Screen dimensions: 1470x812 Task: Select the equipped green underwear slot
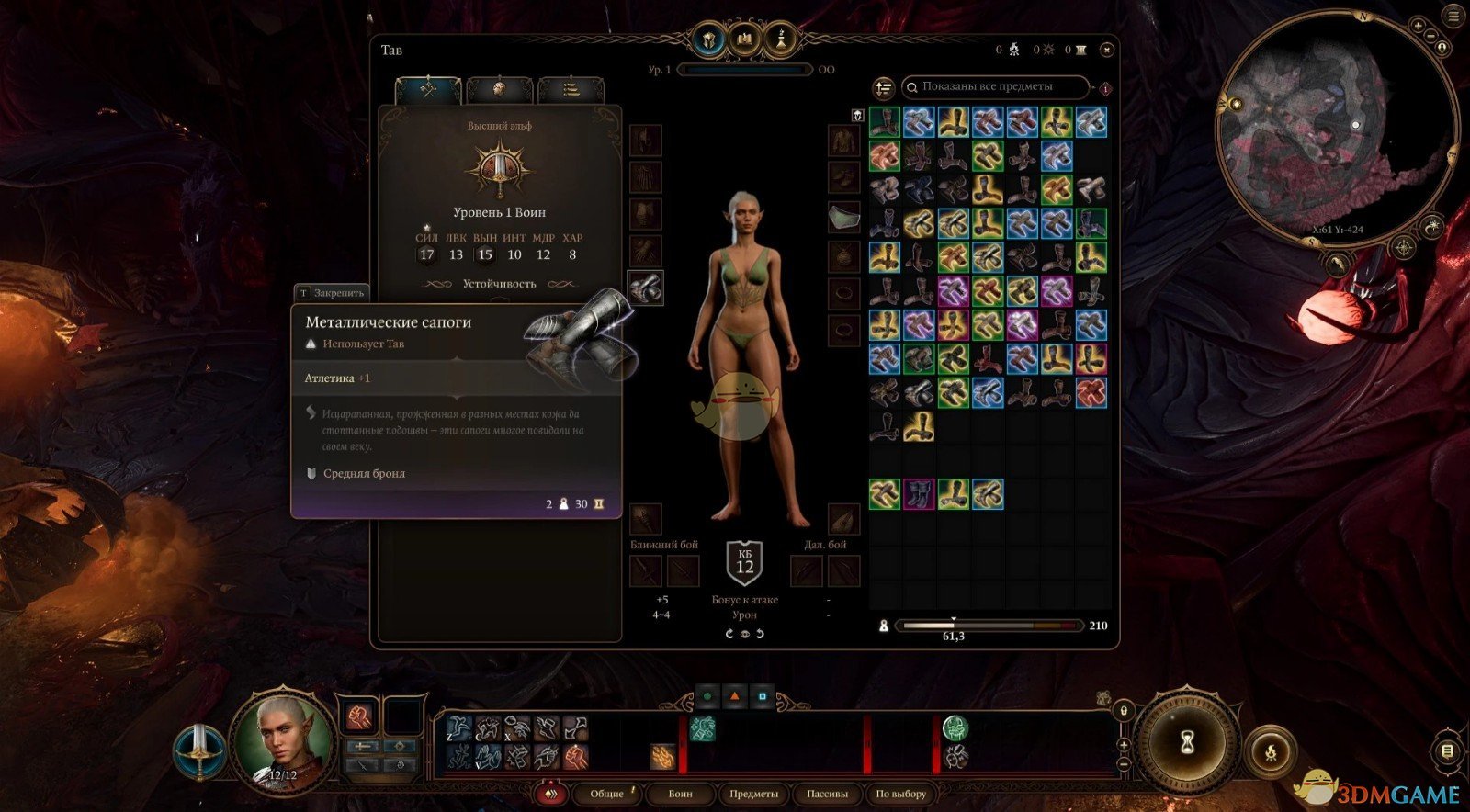tap(844, 216)
